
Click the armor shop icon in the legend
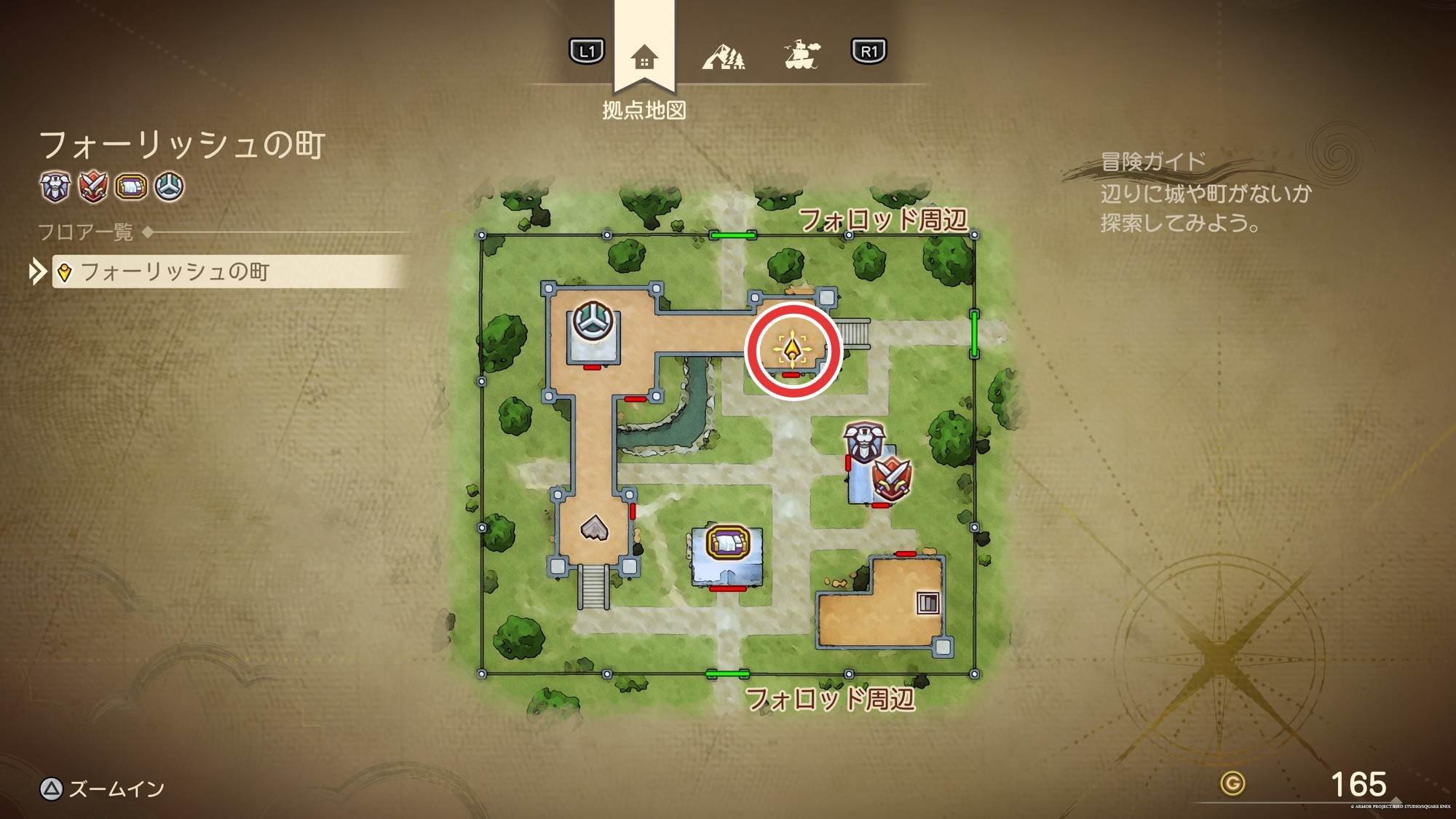click(x=55, y=187)
